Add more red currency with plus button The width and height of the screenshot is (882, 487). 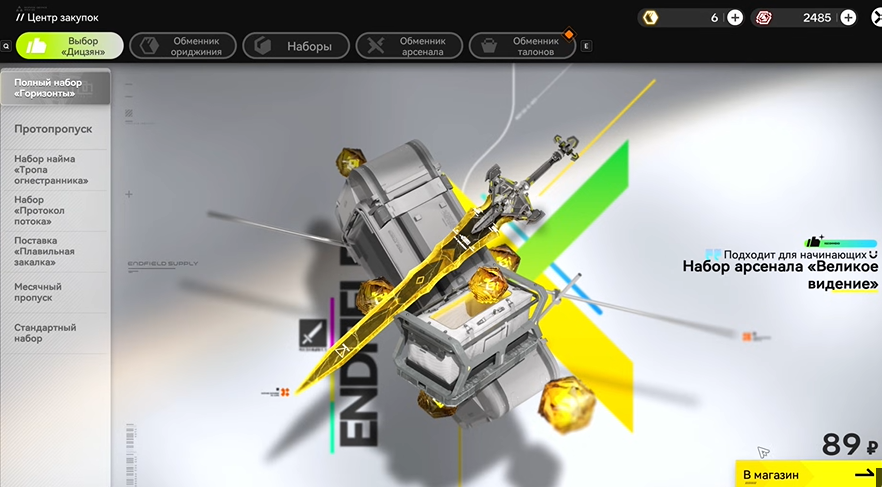(x=848, y=17)
